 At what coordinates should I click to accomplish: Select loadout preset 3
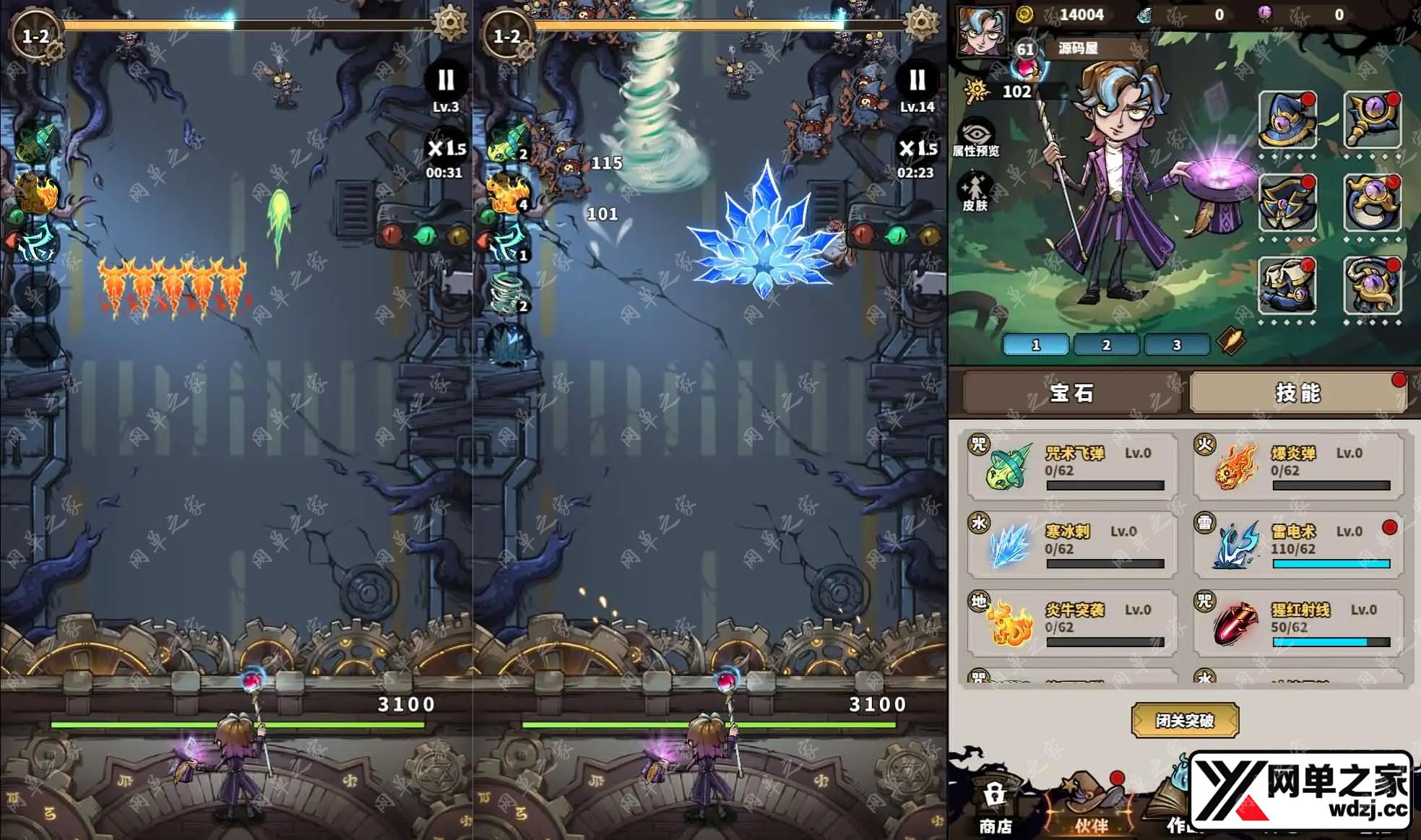pos(1176,345)
